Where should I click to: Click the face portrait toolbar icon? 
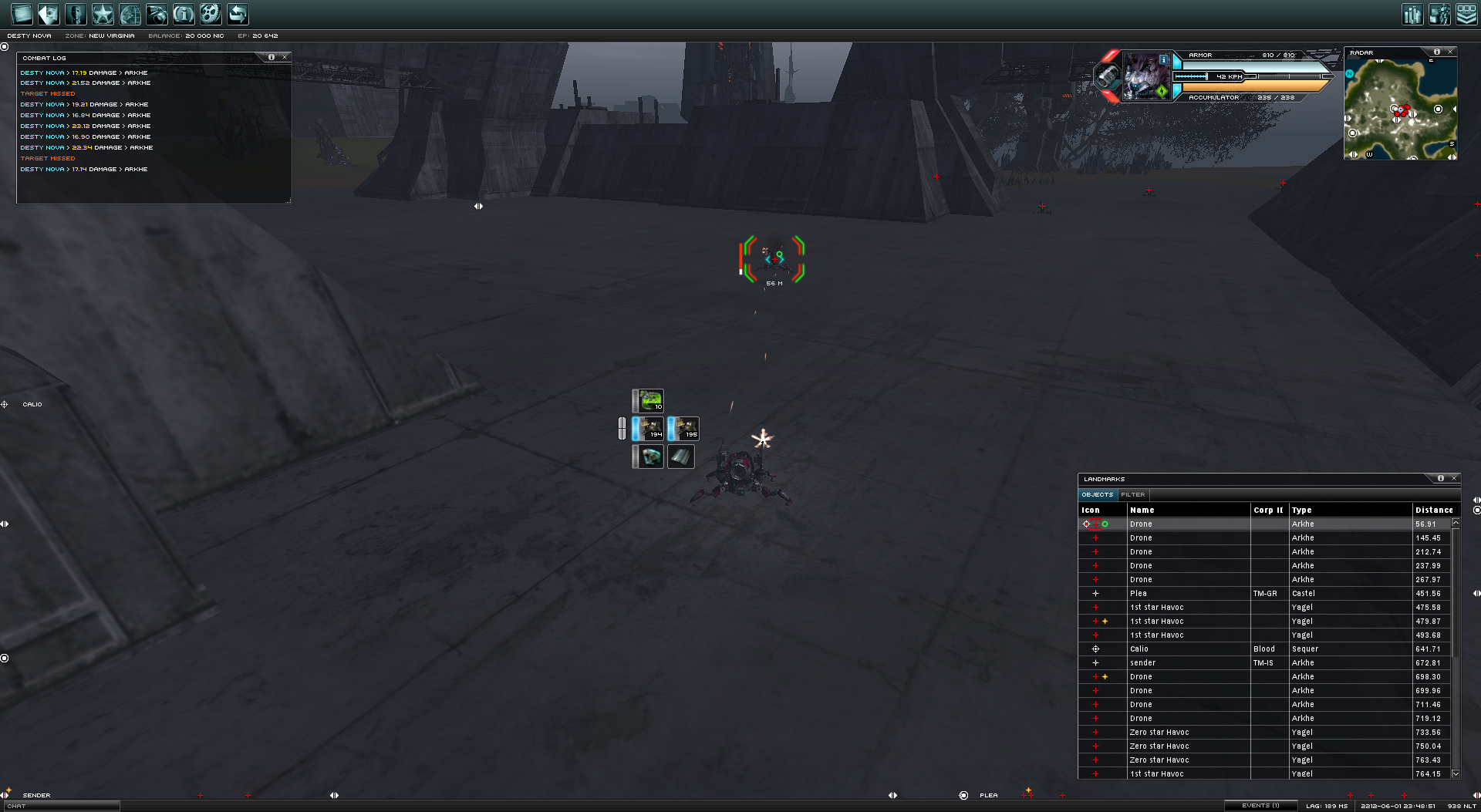[x=76, y=14]
